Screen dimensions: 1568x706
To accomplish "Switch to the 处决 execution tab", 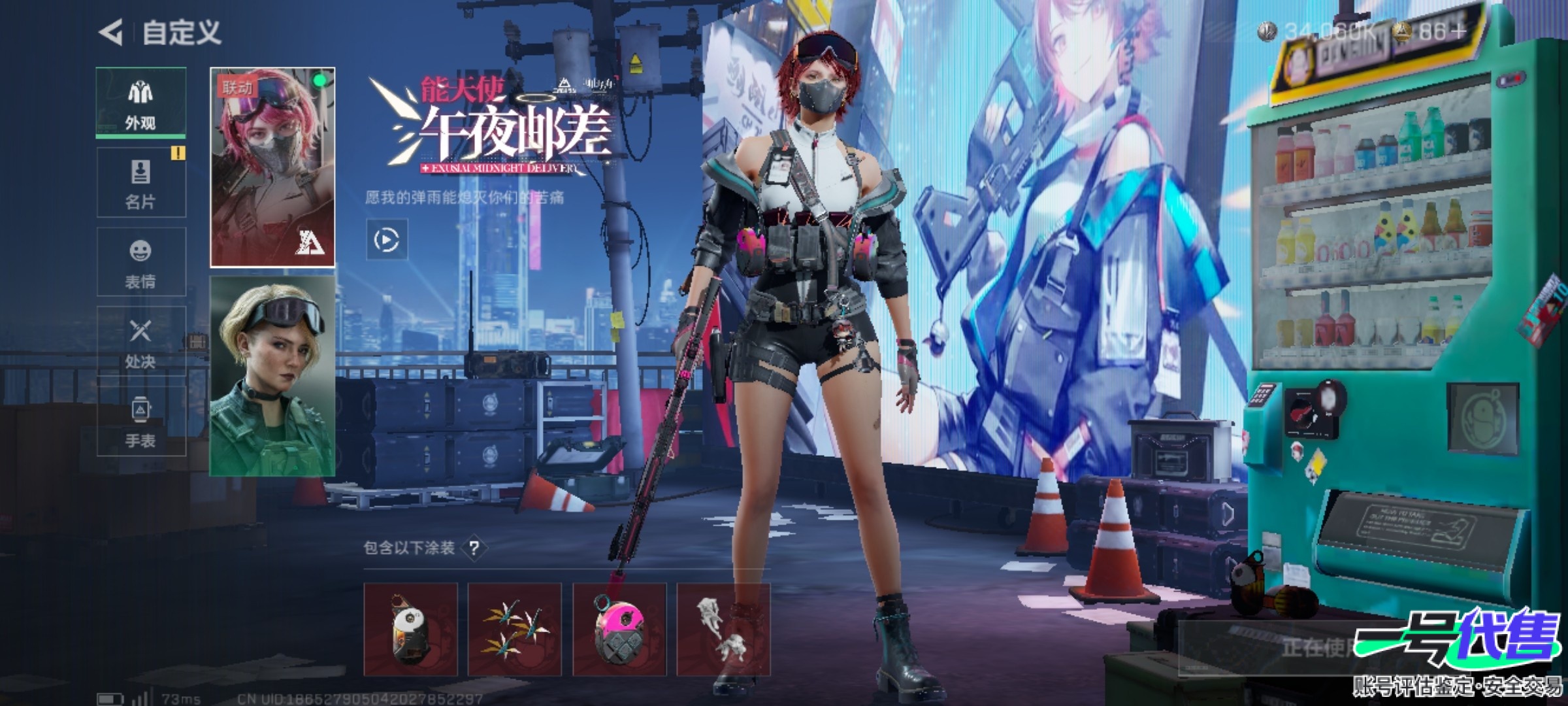I will [141, 342].
